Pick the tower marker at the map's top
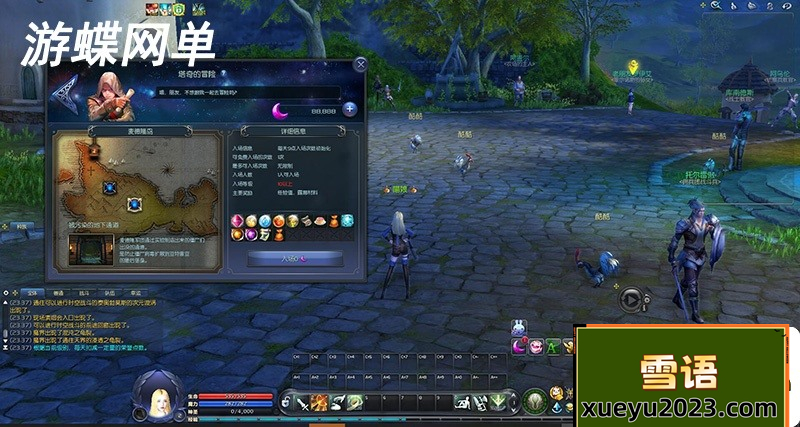Image resolution: width=800 pixels, height=427 pixels. tap(94, 149)
